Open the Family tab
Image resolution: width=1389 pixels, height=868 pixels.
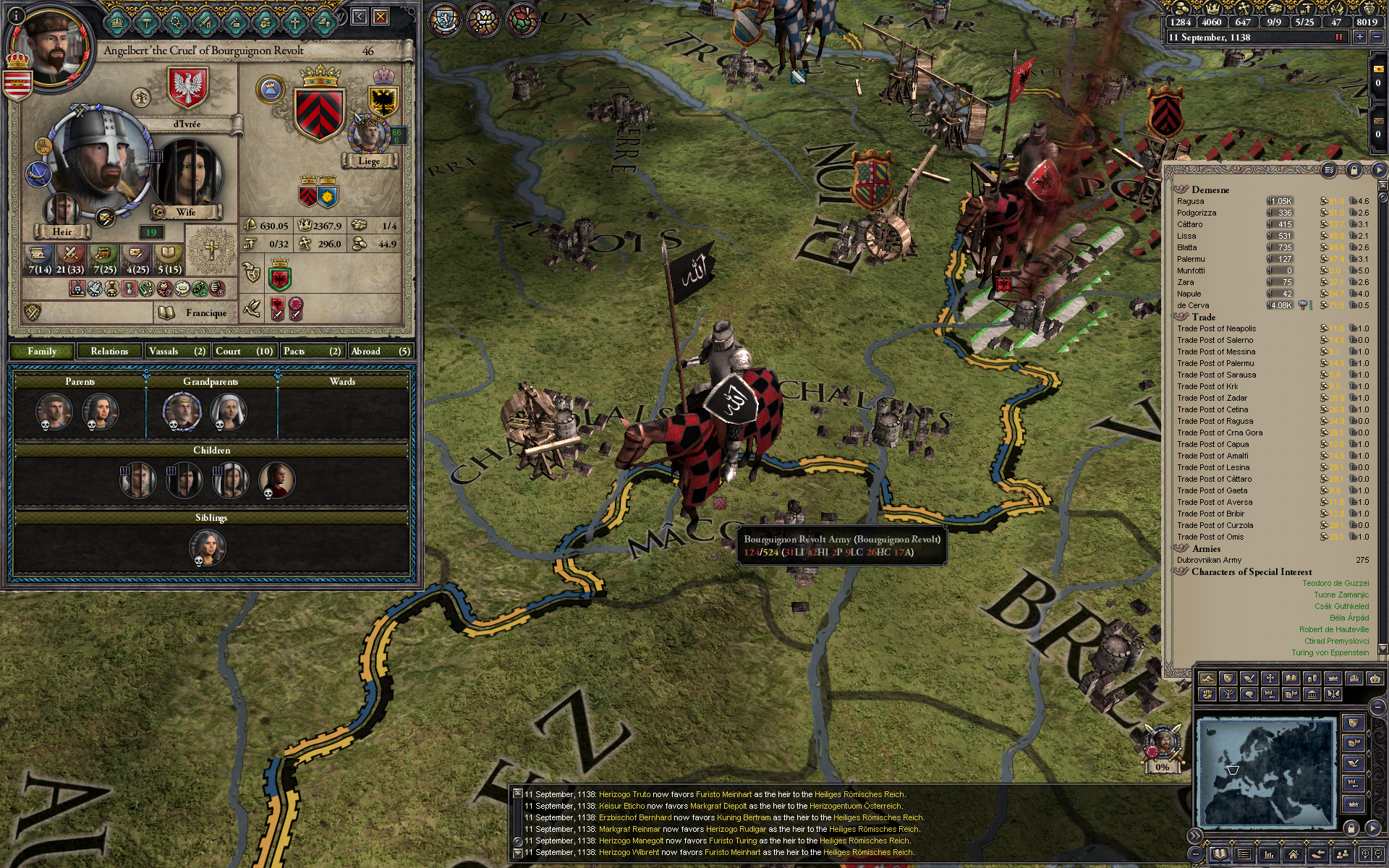tap(42, 352)
